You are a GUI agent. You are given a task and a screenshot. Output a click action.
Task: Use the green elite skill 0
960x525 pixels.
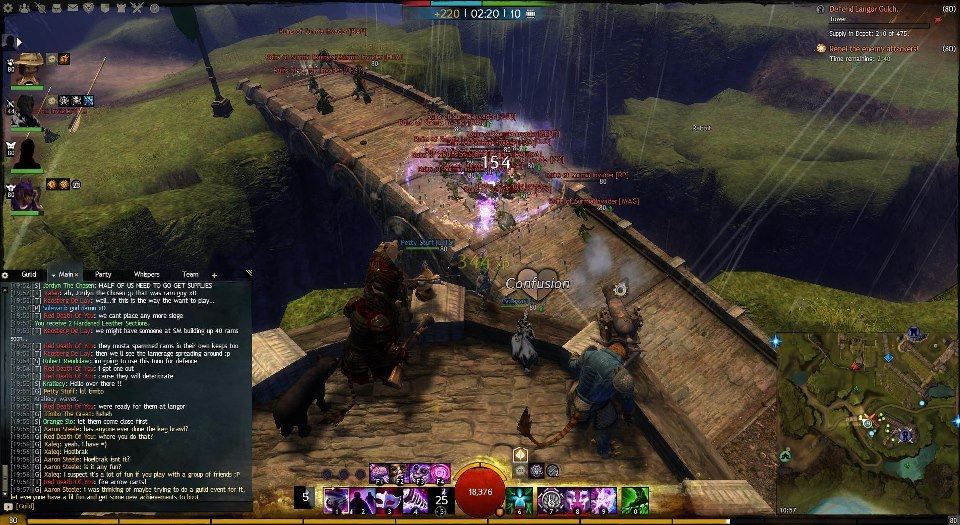click(632, 499)
